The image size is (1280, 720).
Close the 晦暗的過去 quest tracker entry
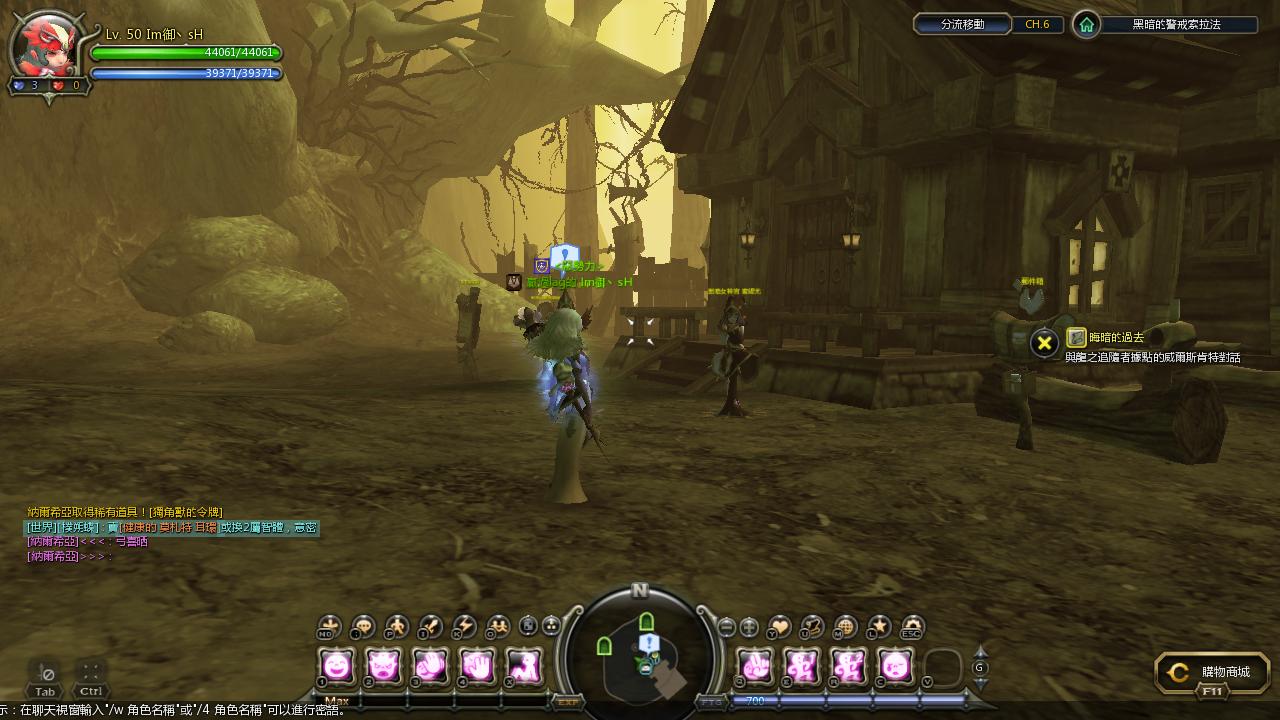(1044, 343)
